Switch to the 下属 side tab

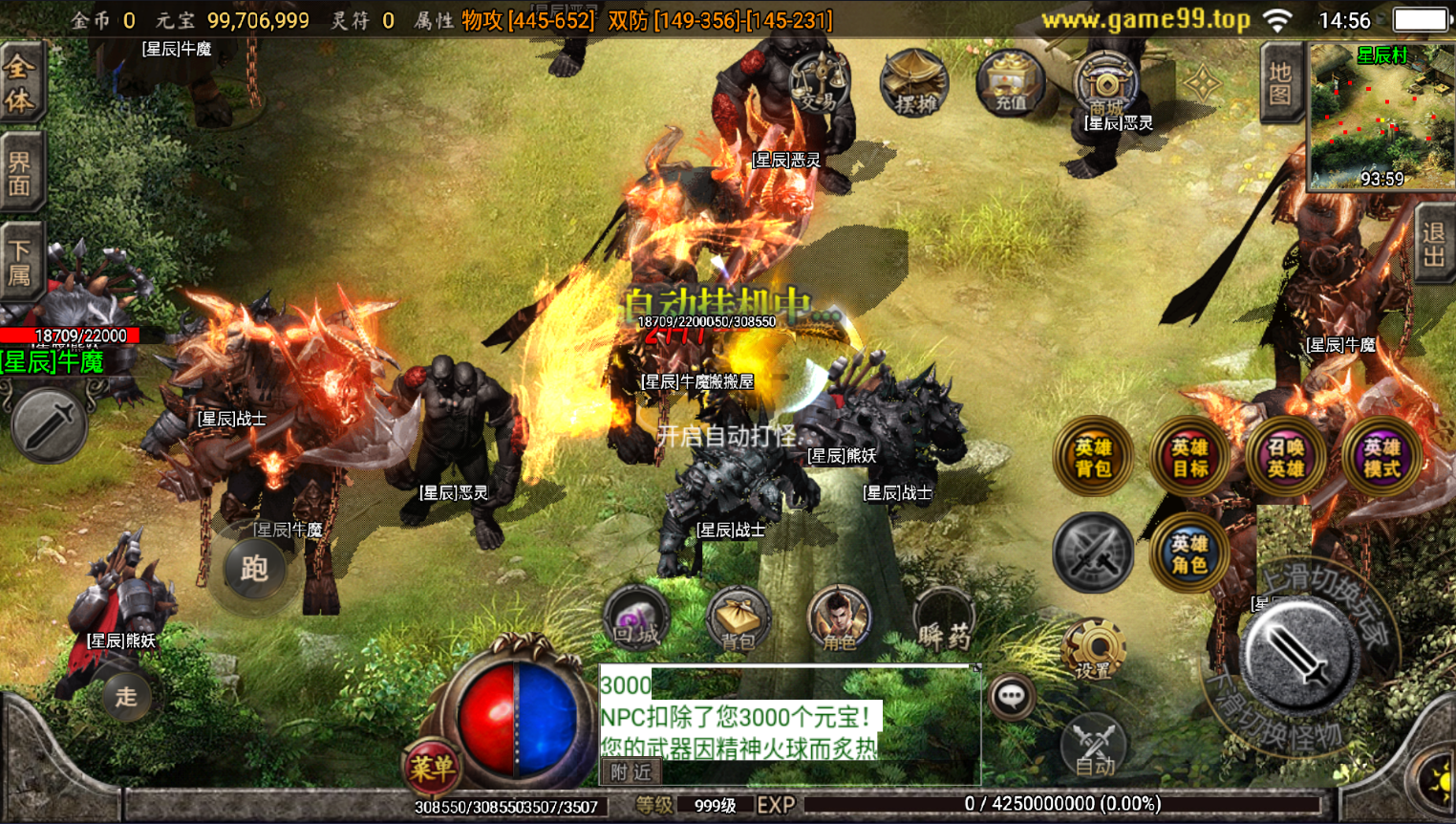(21, 263)
